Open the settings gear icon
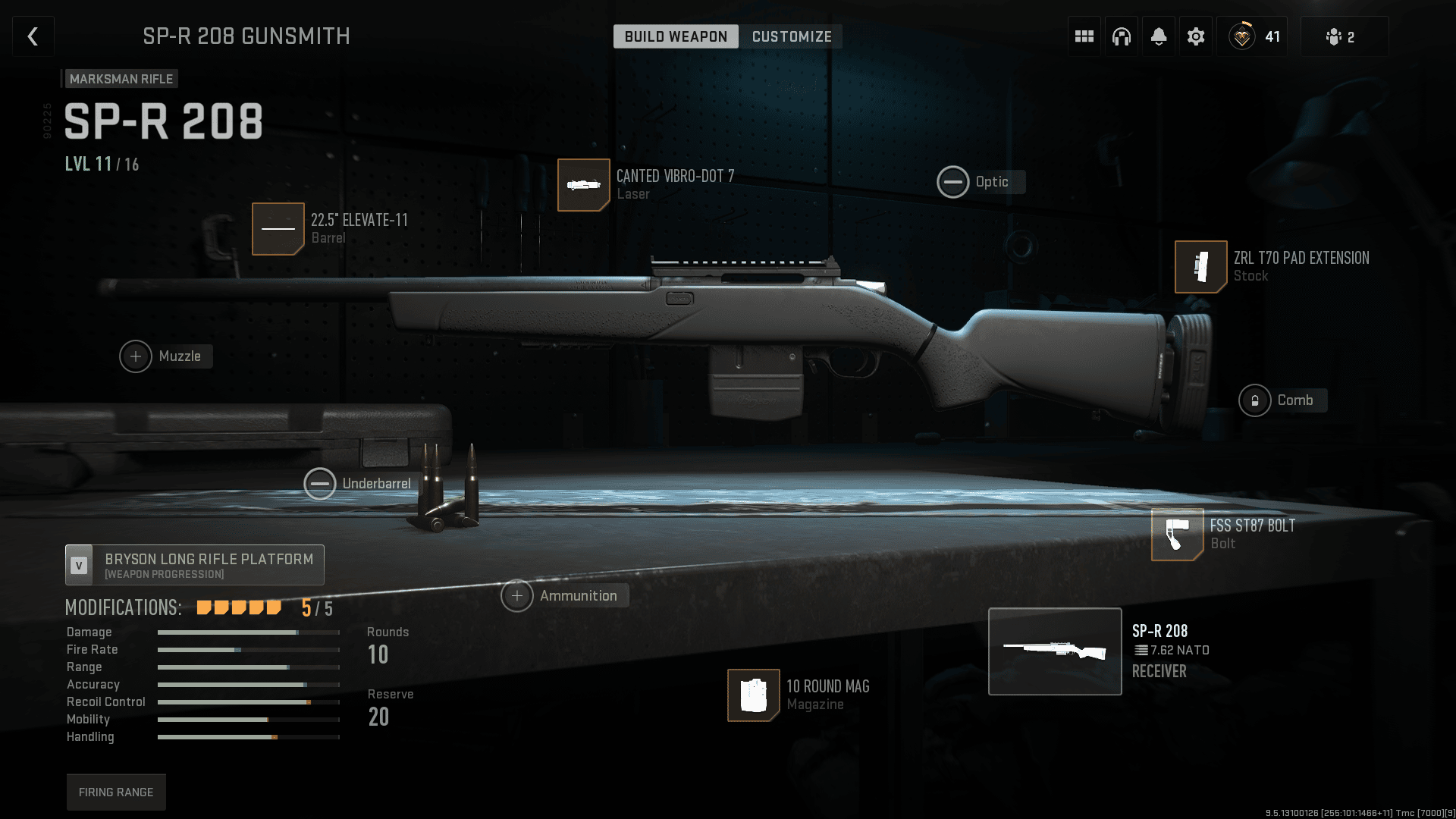This screenshot has height=819, width=1456. coord(1196,36)
